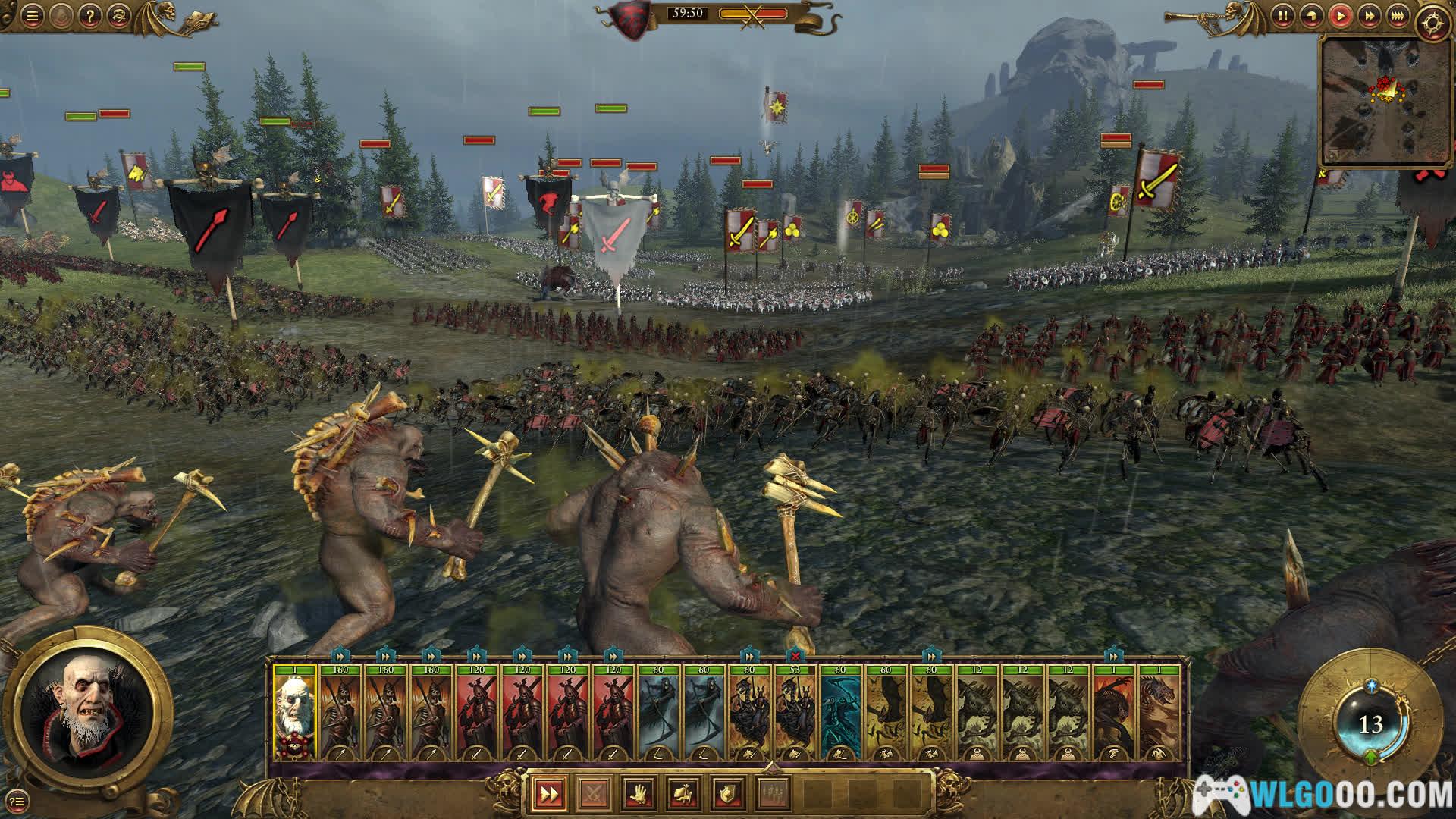
Task: Expand the advice button in bottom-left corner
Action: click(x=18, y=799)
